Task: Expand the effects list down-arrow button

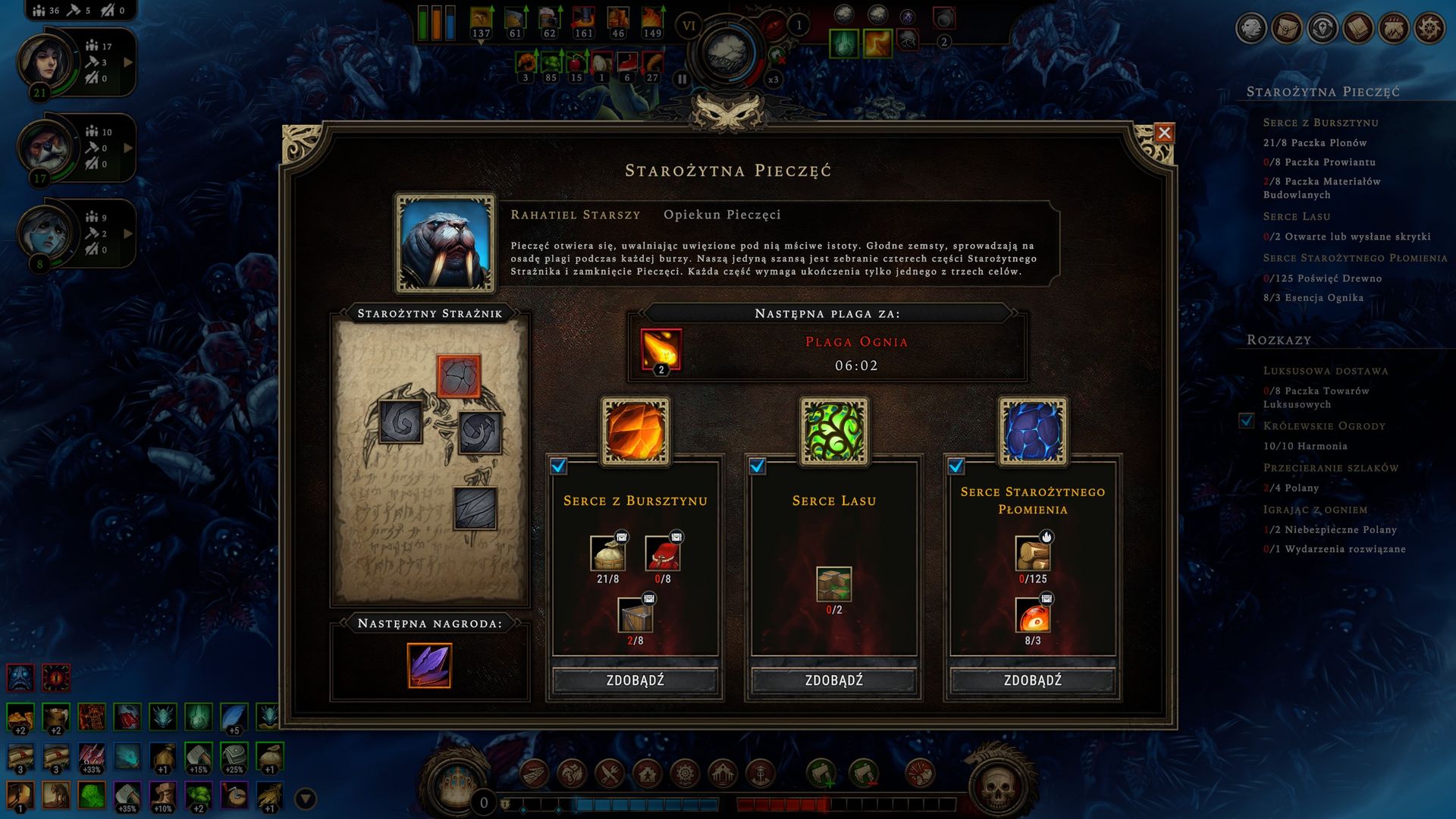Action: point(306,799)
